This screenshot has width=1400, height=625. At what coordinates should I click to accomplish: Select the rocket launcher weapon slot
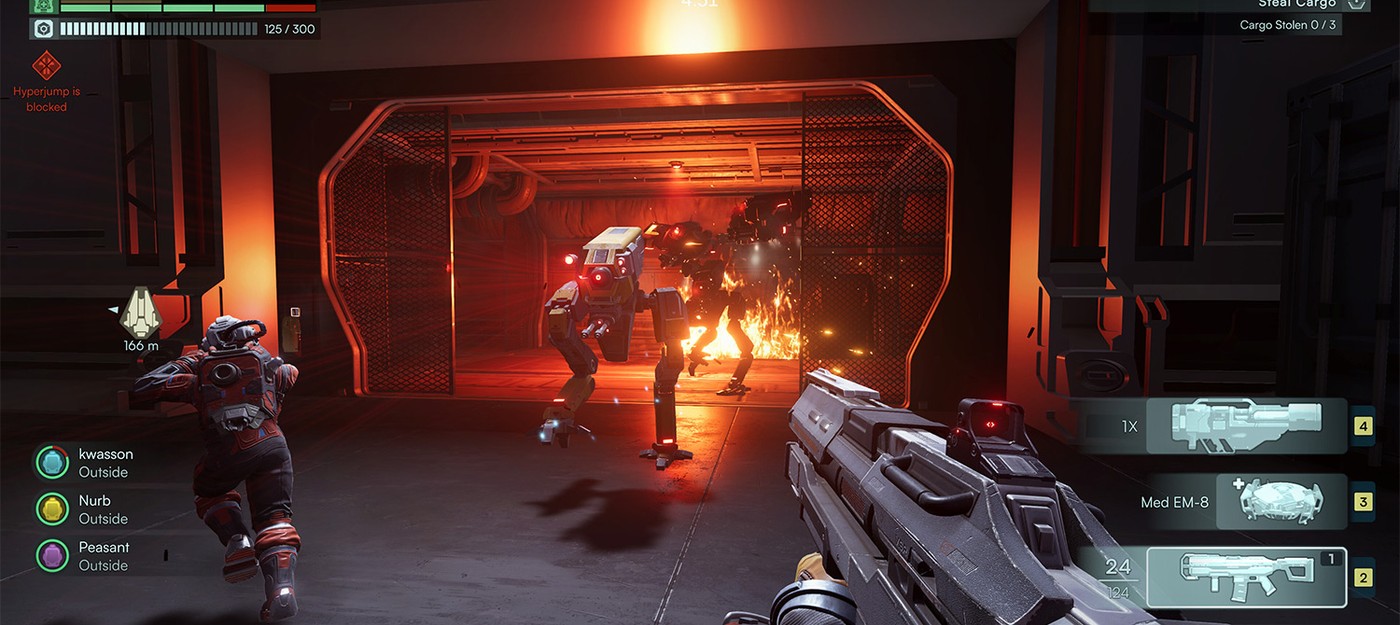1246,426
